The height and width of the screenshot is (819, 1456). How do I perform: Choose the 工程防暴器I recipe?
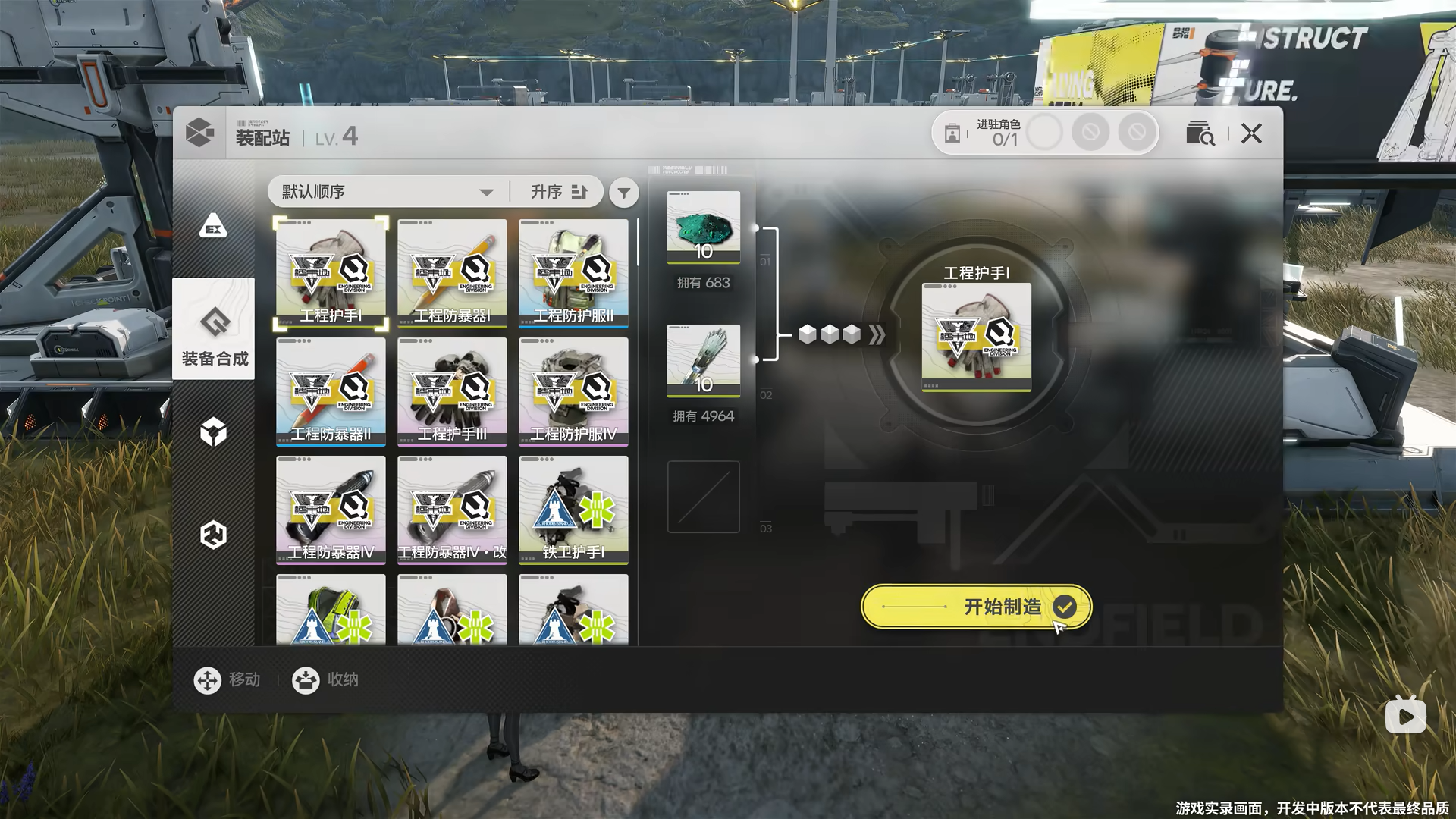point(452,273)
